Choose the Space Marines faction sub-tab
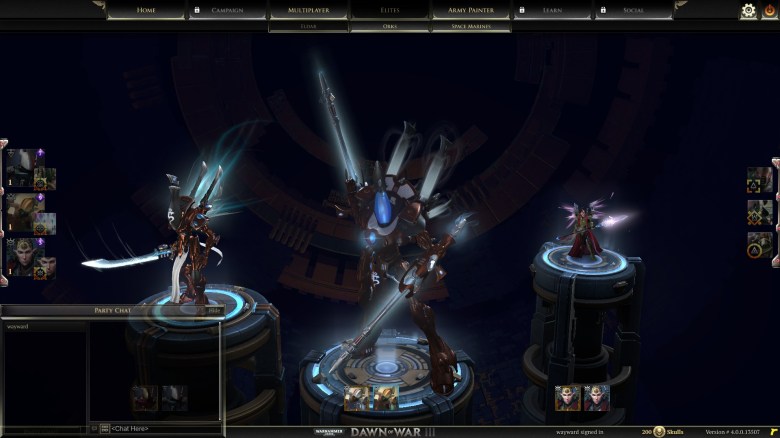 click(470, 27)
